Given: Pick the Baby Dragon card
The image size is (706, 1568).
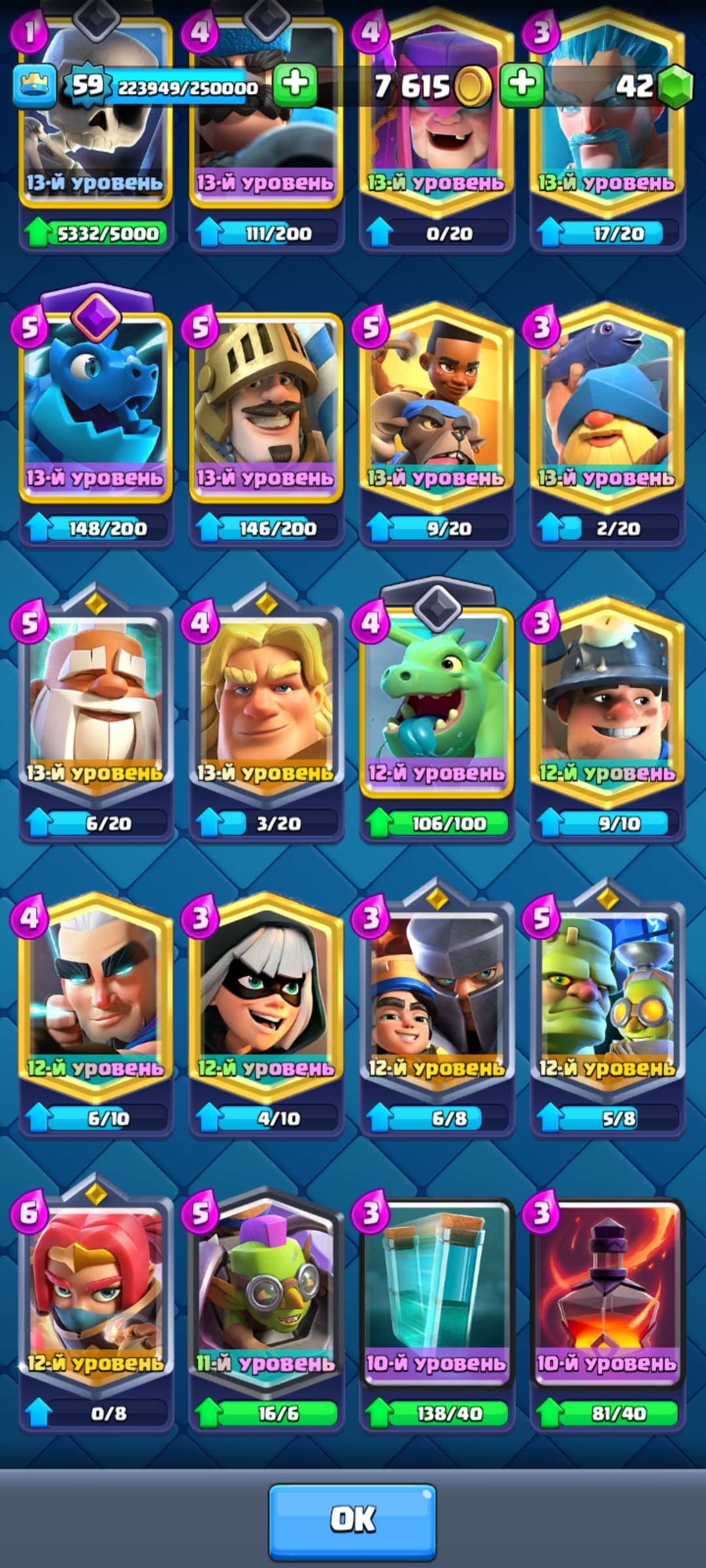Looking at the screenshot, I should tap(437, 699).
